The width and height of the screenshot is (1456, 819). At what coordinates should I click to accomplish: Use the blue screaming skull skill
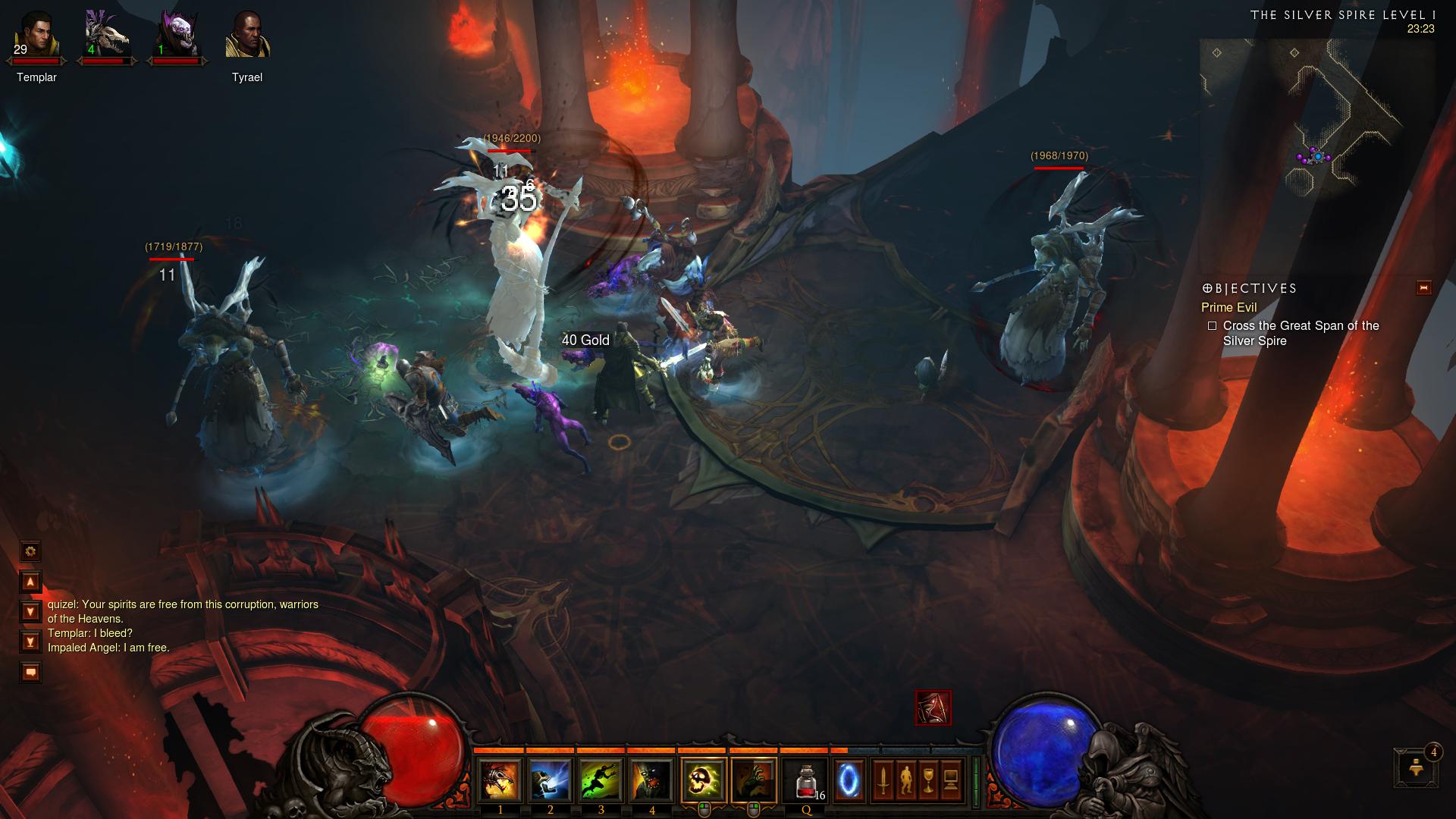tap(551, 780)
